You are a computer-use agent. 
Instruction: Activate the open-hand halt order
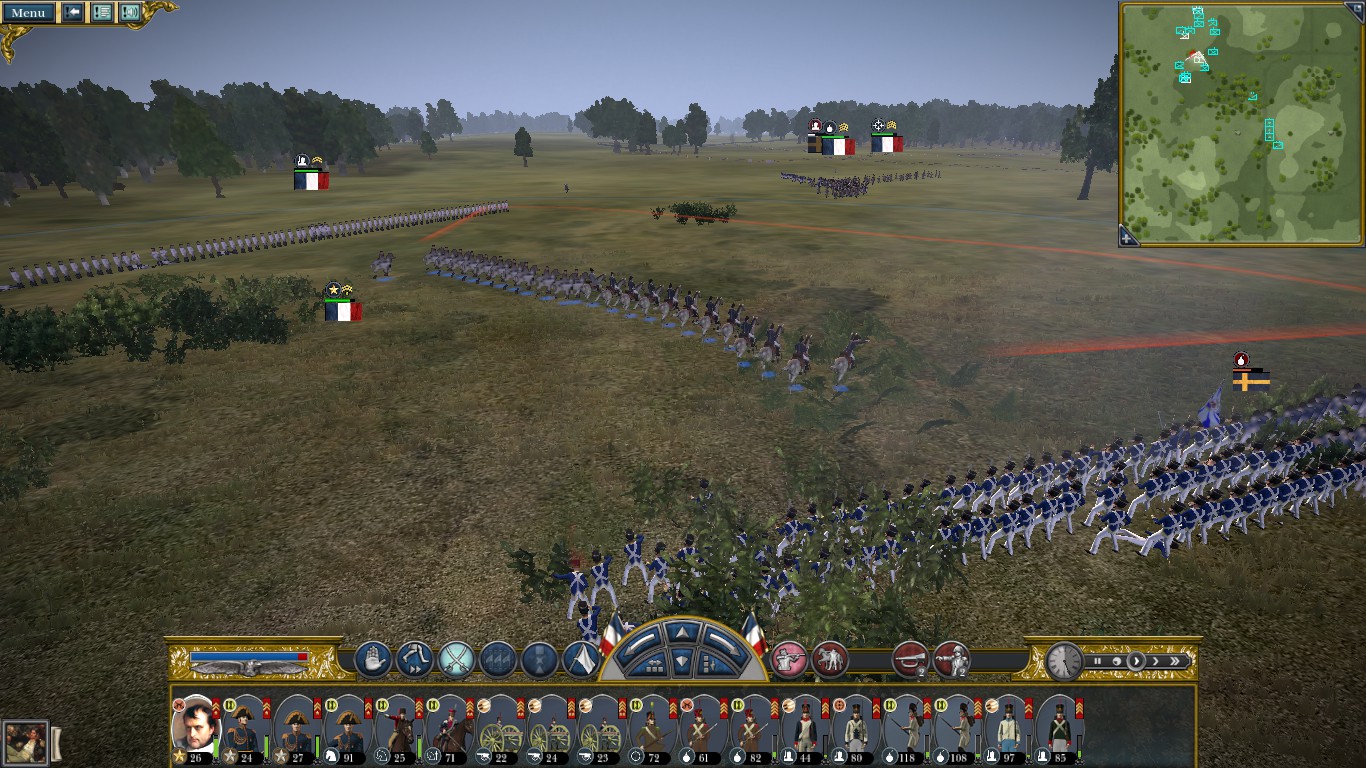pos(373,660)
